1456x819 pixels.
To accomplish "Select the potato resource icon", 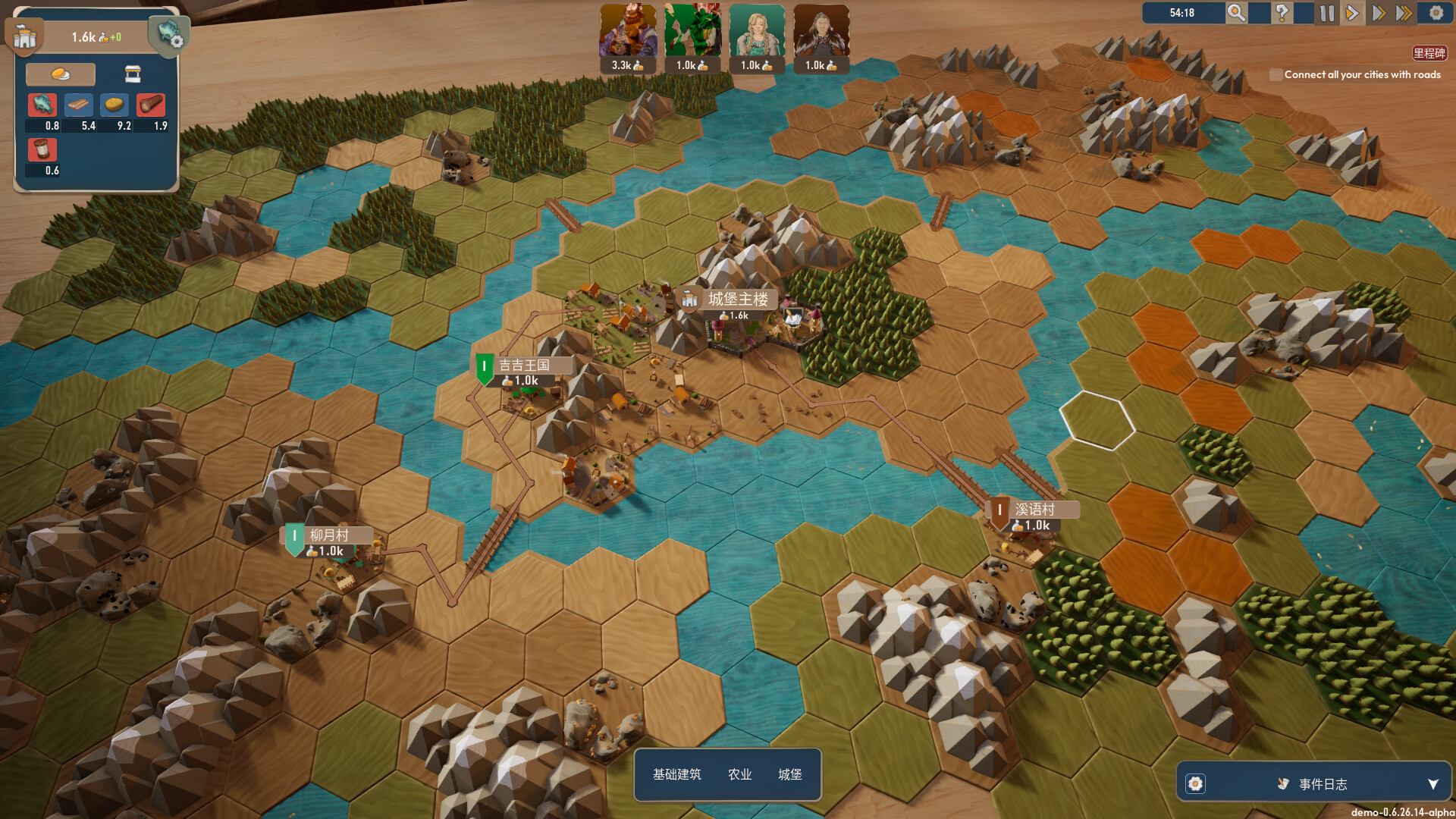I will (115, 105).
